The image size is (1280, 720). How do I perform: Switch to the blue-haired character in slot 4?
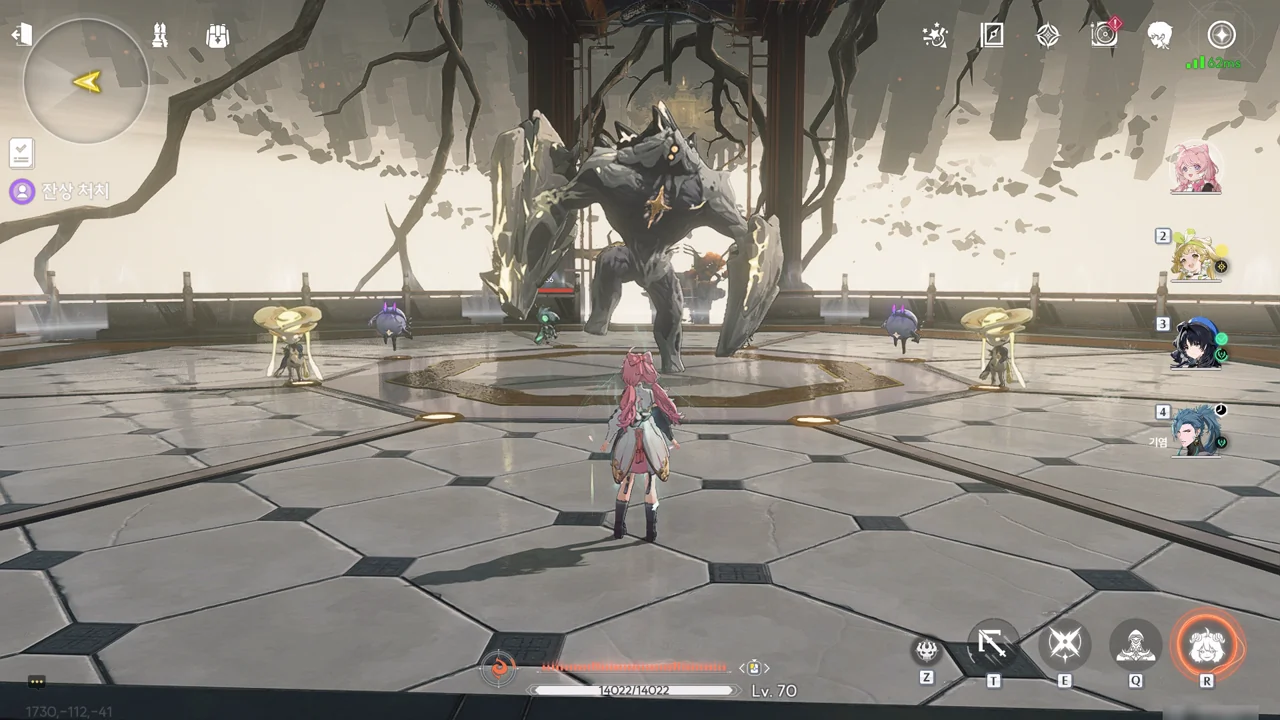[x=1199, y=430]
